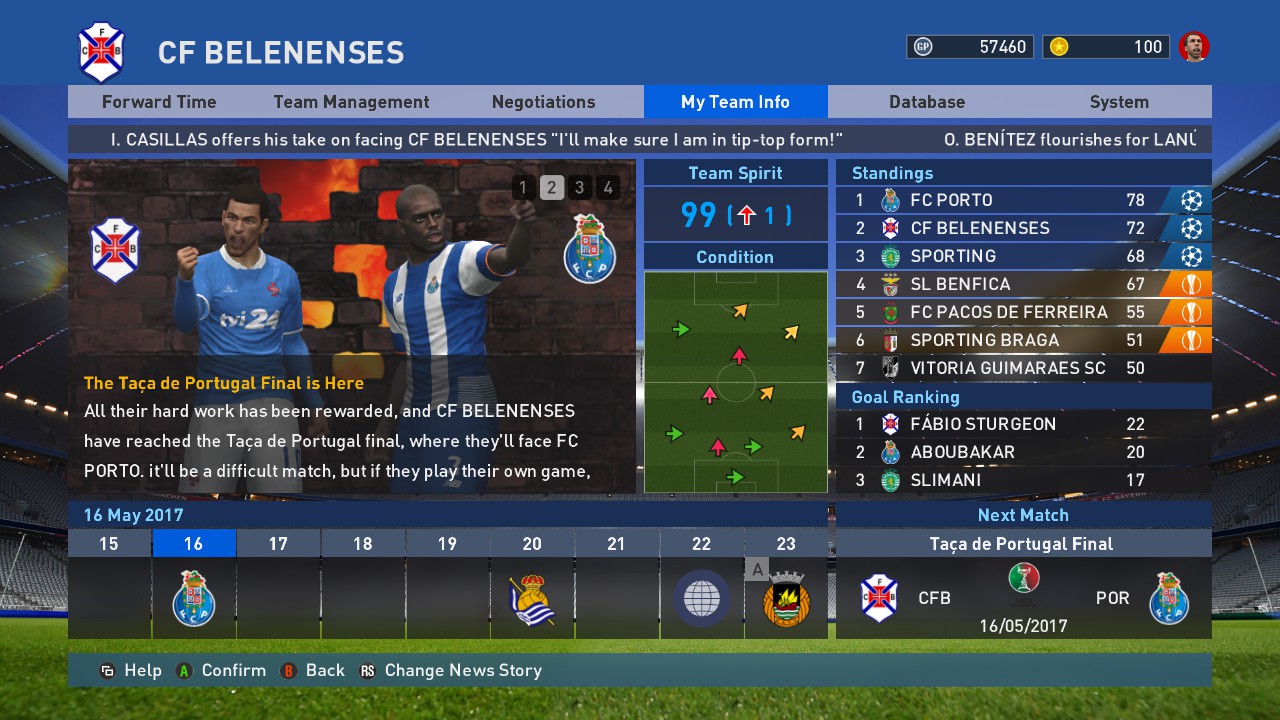Viewport: 1280px width, 720px height.
Task: Select the Negotiations tab
Action: pyautogui.click(x=543, y=102)
